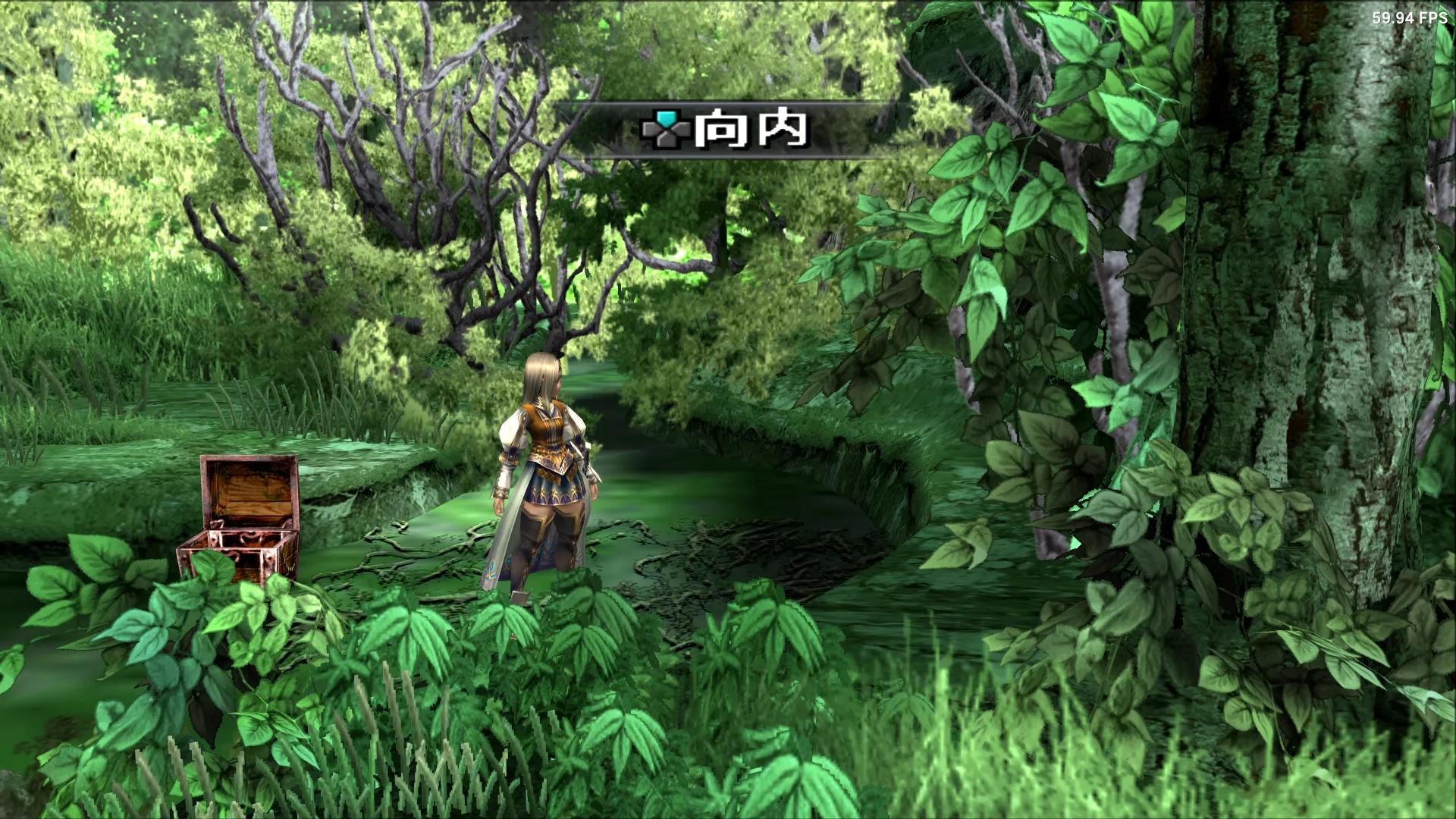Click the D-pad icon in the banner
This screenshot has width=1456, height=819.
pyautogui.click(x=667, y=130)
